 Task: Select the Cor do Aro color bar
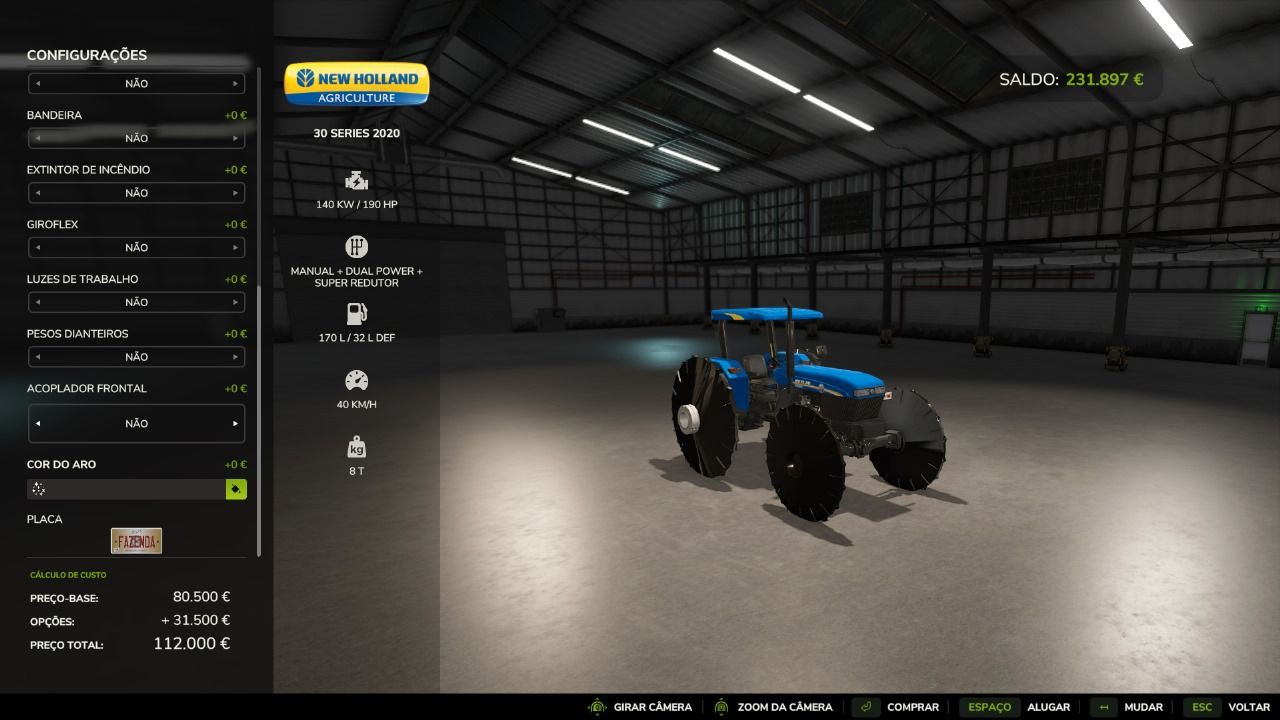tap(126, 489)
